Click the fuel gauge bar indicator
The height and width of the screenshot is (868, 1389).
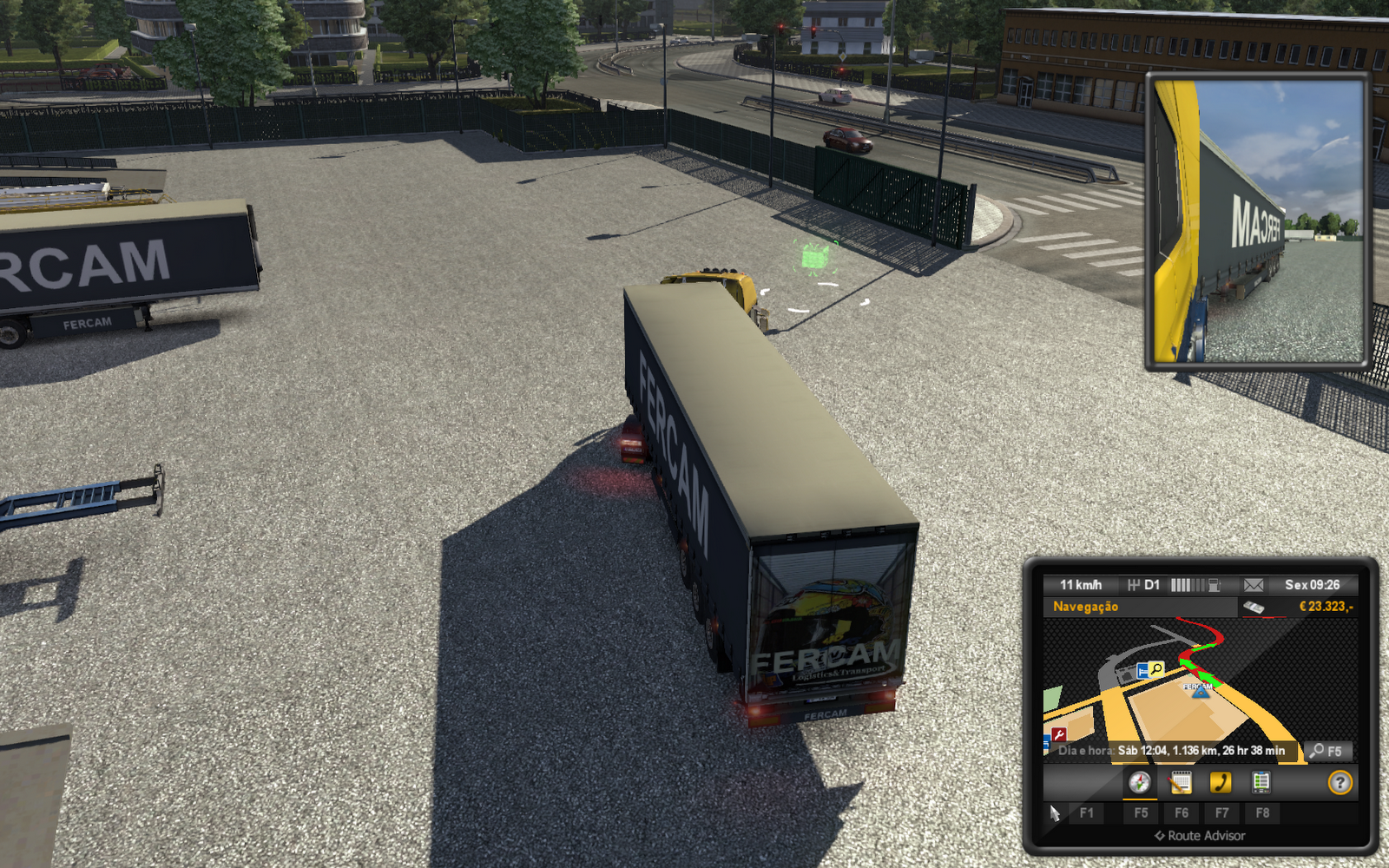[x=1188, y=585]
